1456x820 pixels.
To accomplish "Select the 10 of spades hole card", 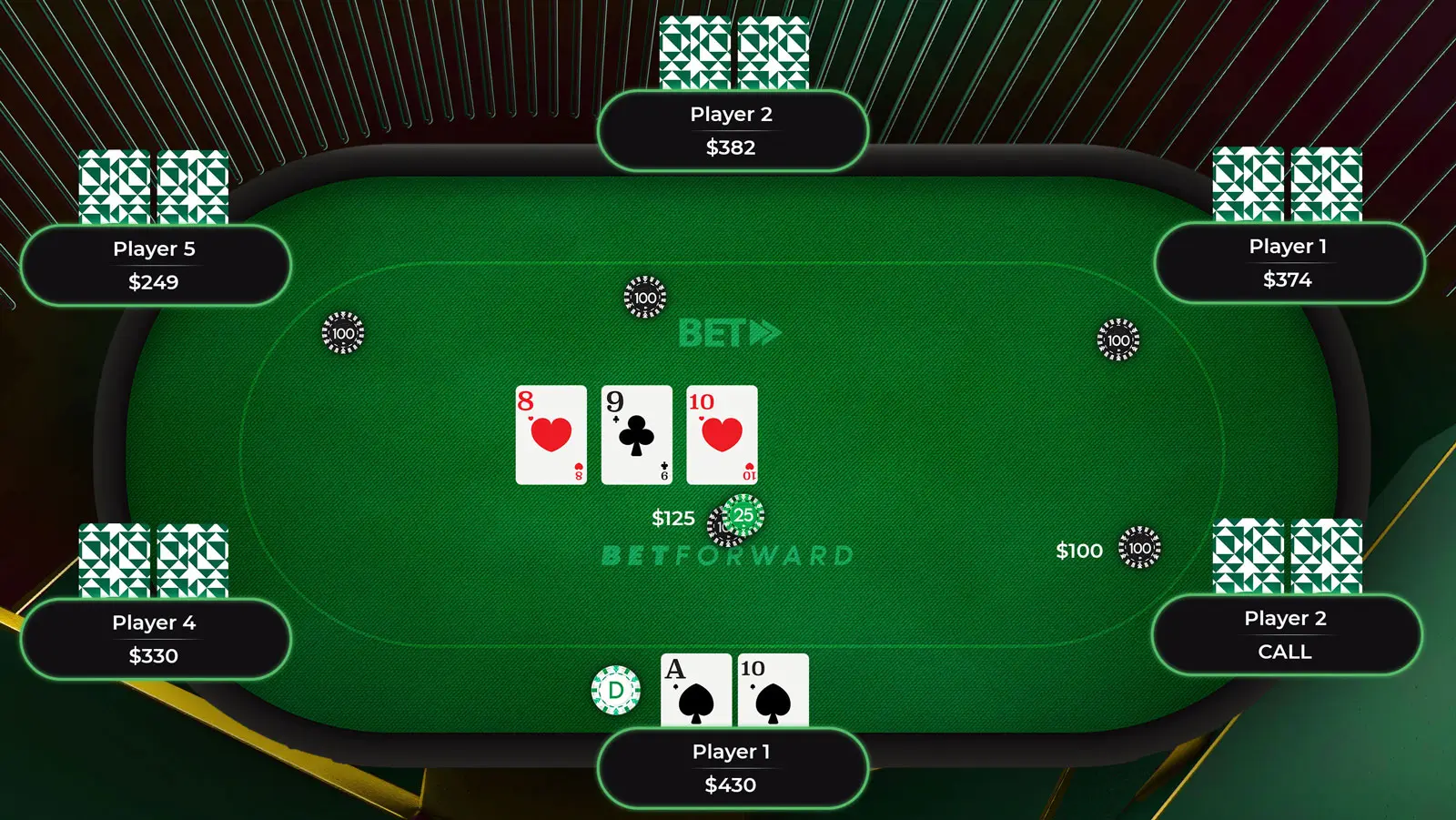I will (x=773, y=689).
